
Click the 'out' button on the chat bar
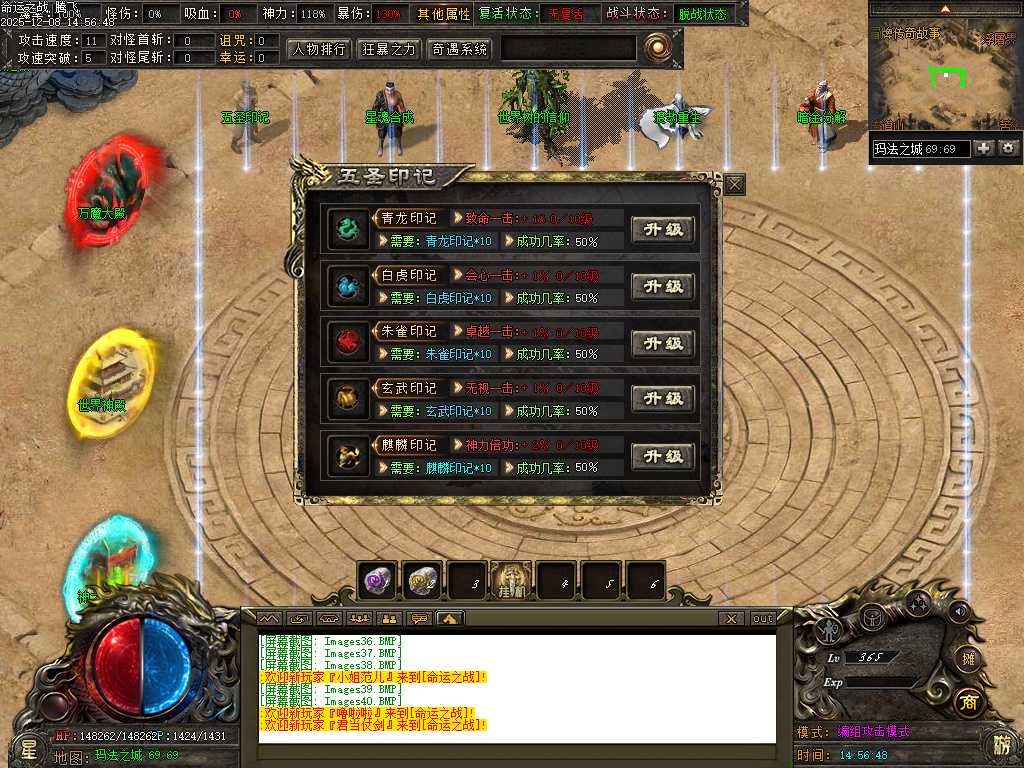[x=762, y=619]
